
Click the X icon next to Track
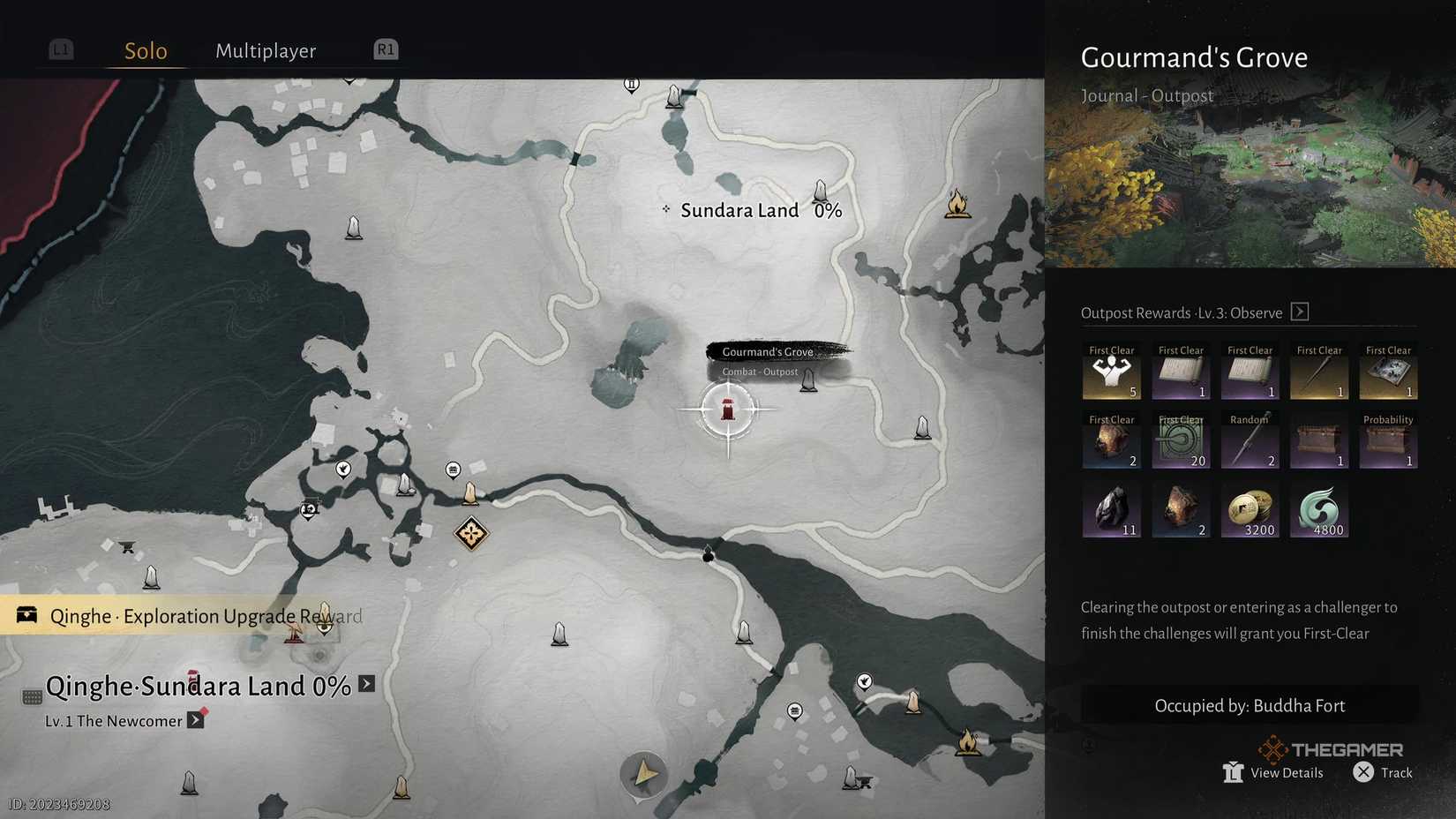click(1363, 772)
